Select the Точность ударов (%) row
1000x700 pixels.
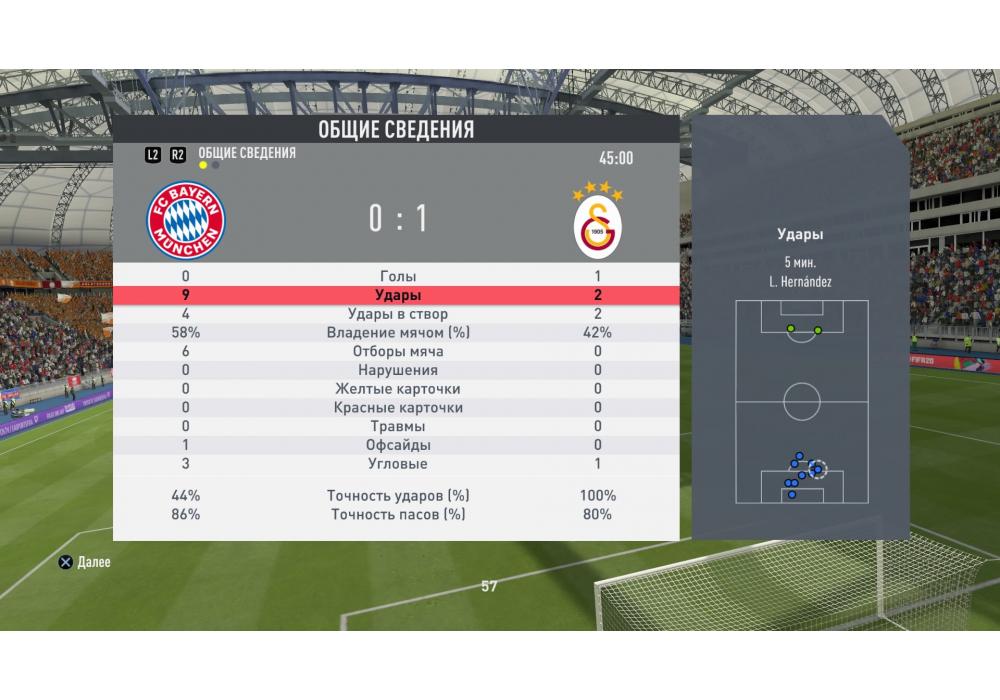(x=398, y=496)
